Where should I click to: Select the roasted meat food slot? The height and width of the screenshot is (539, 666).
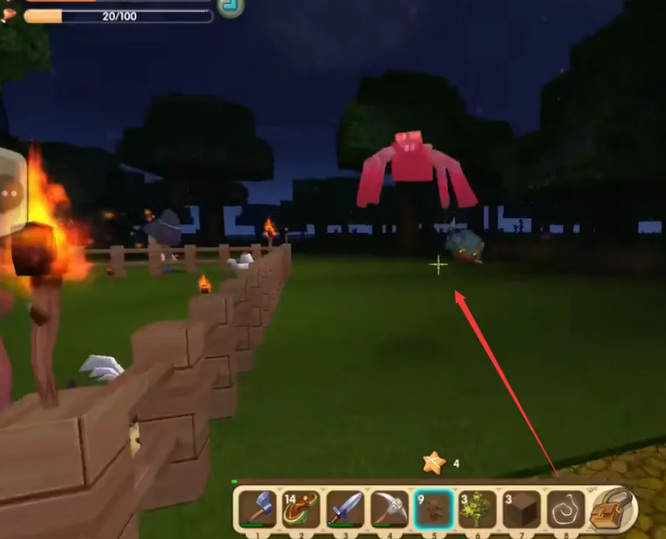tap(301, 508)
